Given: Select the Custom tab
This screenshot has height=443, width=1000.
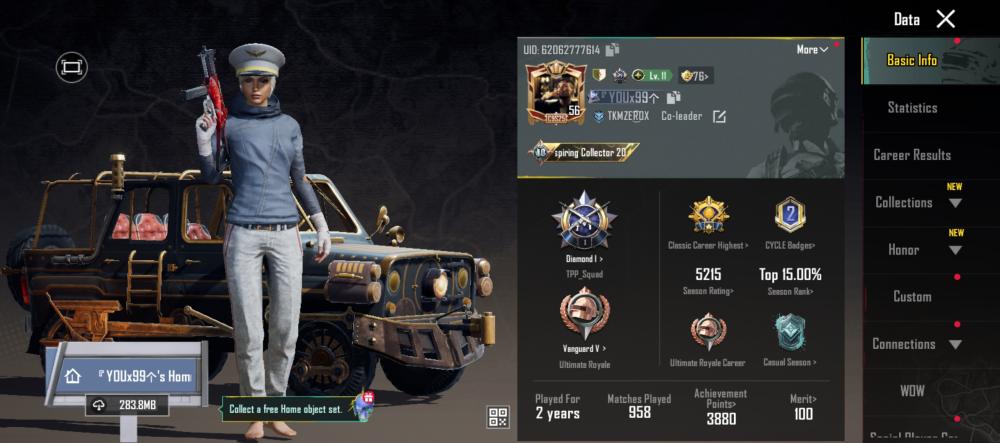Looking at the screenshot, I should tap(912, 296).
